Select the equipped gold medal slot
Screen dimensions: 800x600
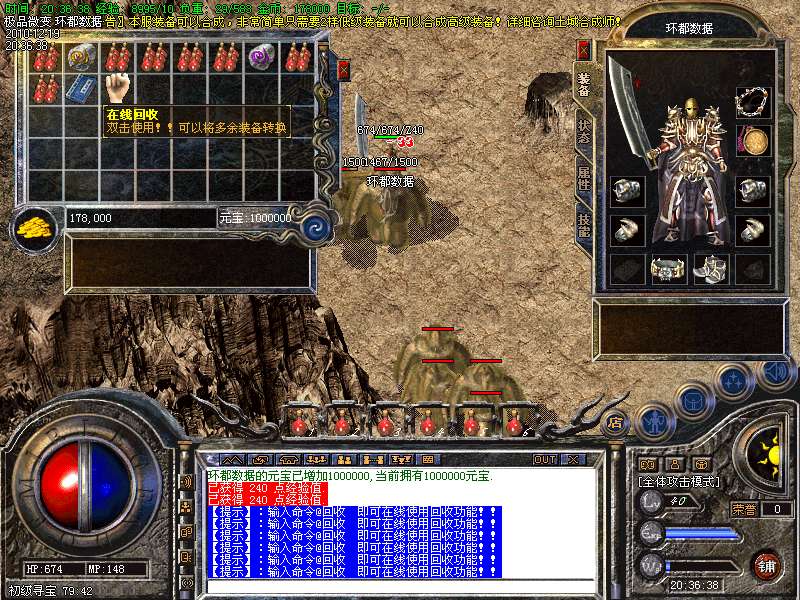tap(753, 140)
